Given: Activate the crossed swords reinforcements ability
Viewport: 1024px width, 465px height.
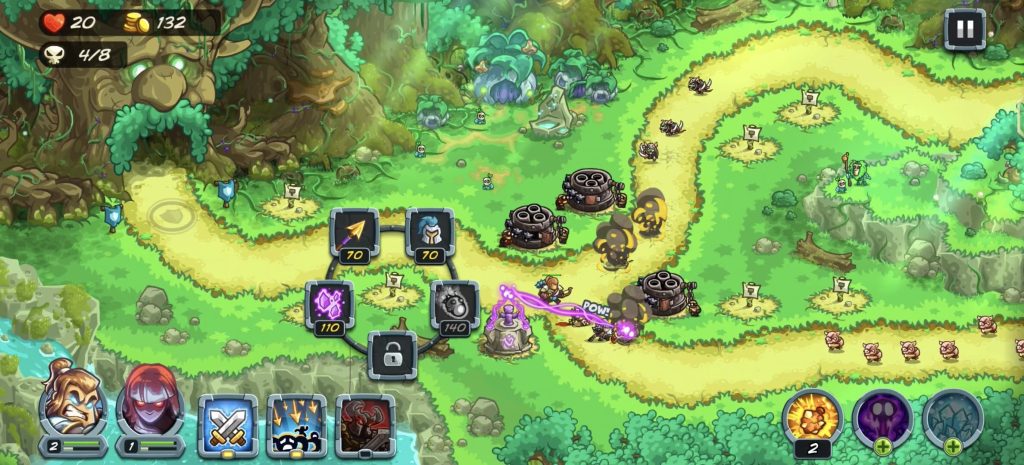Looking at the screenshot, I should 227,423.
